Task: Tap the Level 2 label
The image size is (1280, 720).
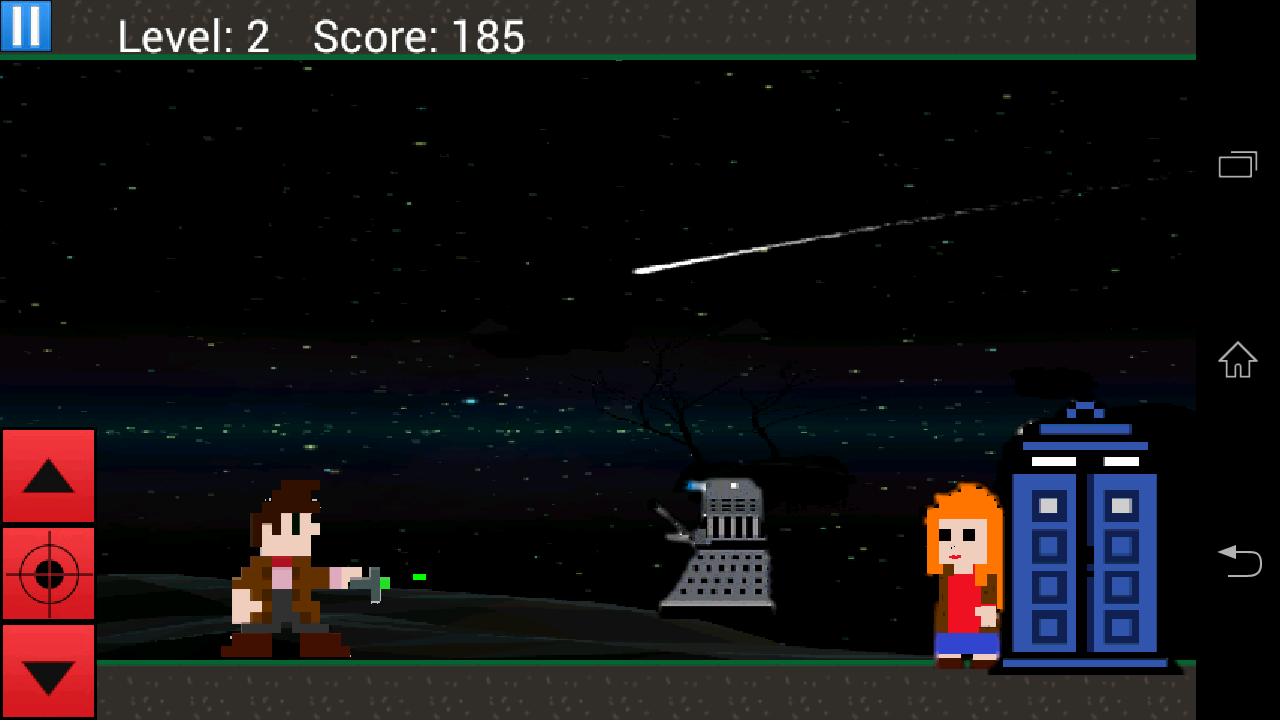Action: click(x=193, y=37)
